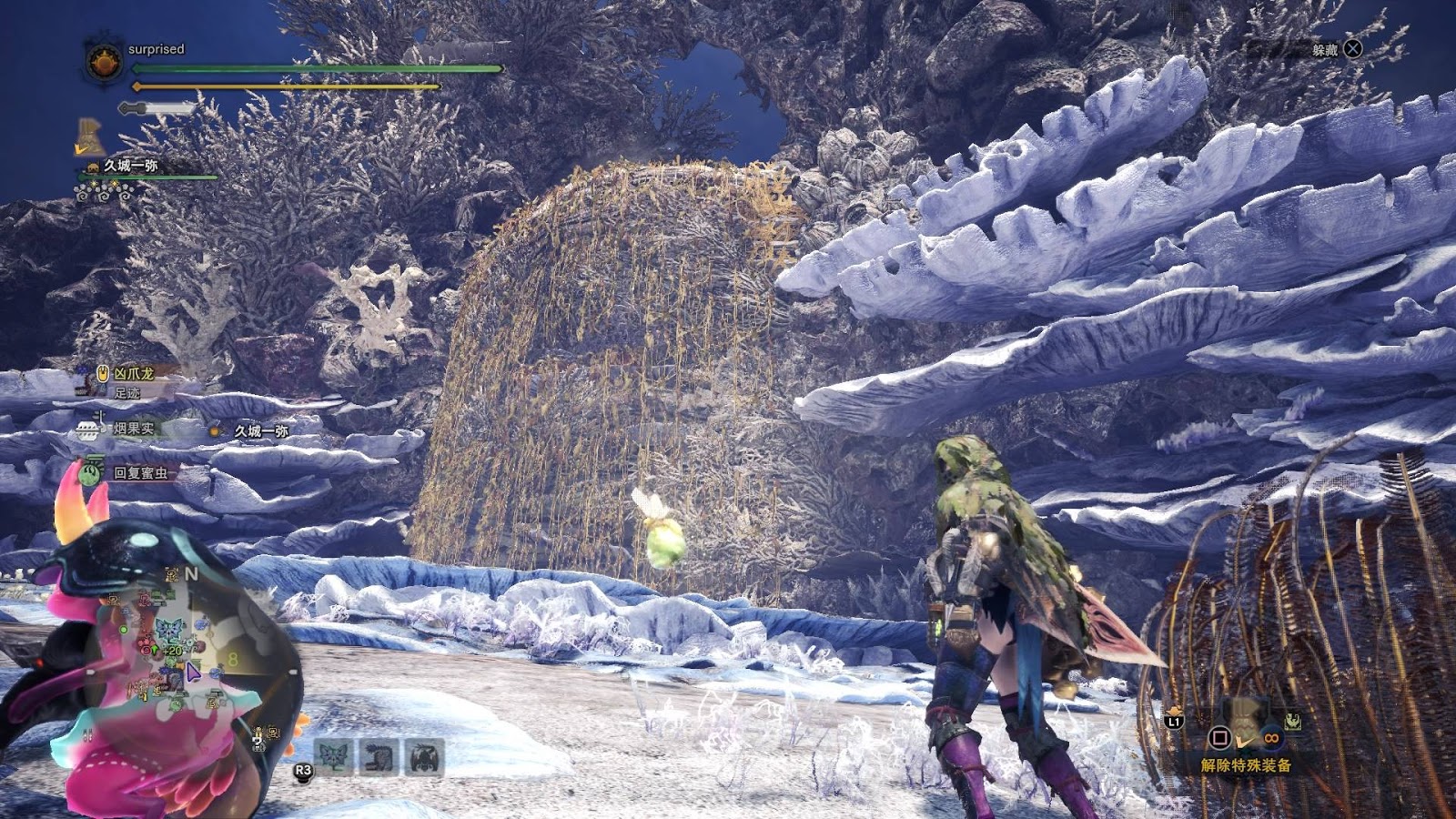1456x819 pixels.
Task: Click the 解除特殊装备 label
Action: (x=1246, y=765)
